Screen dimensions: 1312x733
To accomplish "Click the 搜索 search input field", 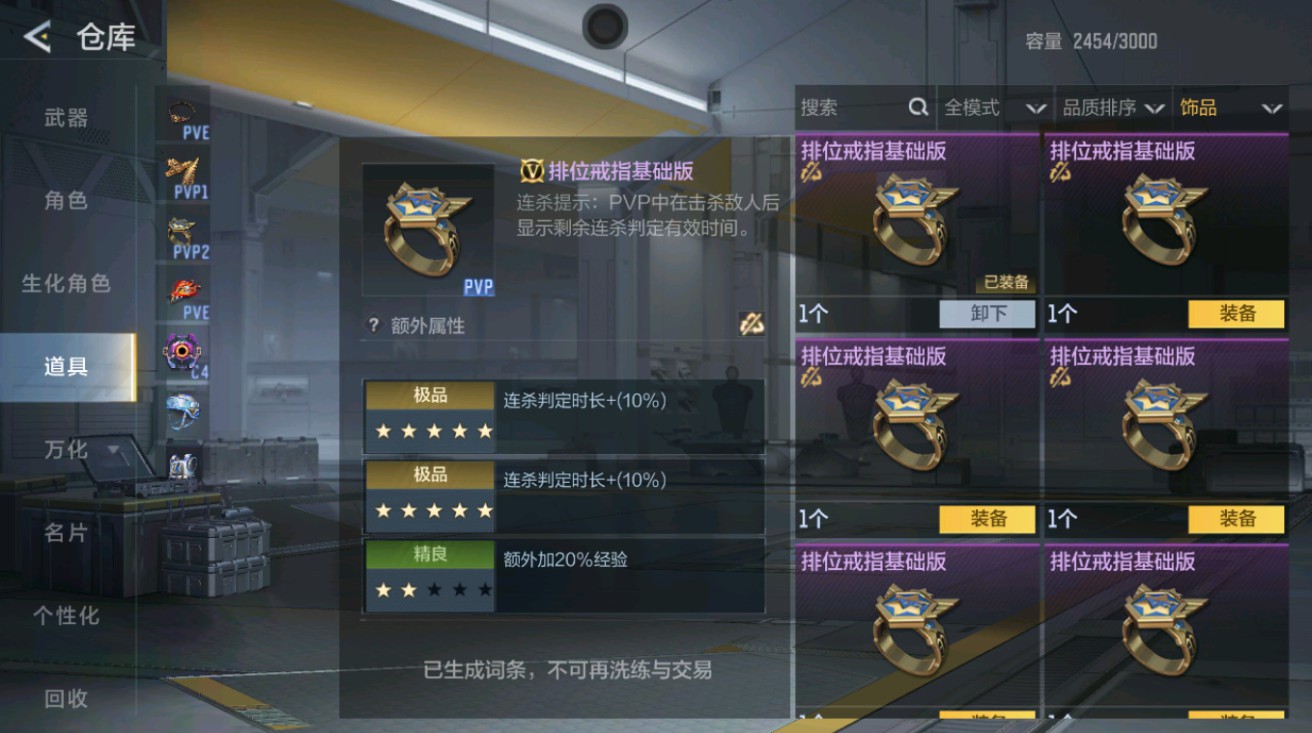I will [x=850, y=107].
